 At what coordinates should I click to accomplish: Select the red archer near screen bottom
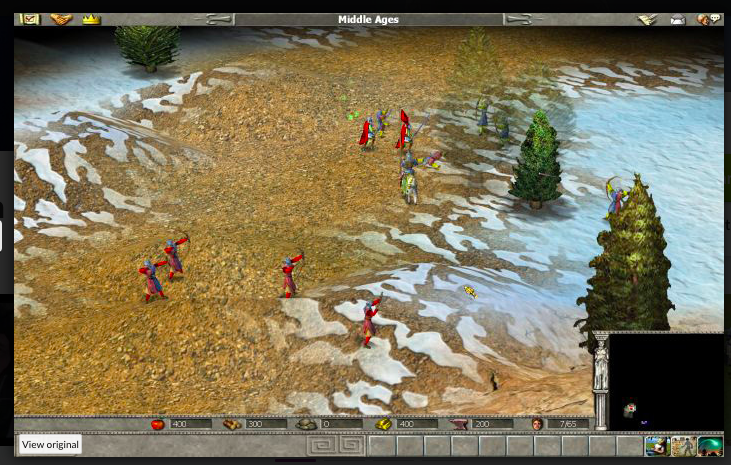370,320
